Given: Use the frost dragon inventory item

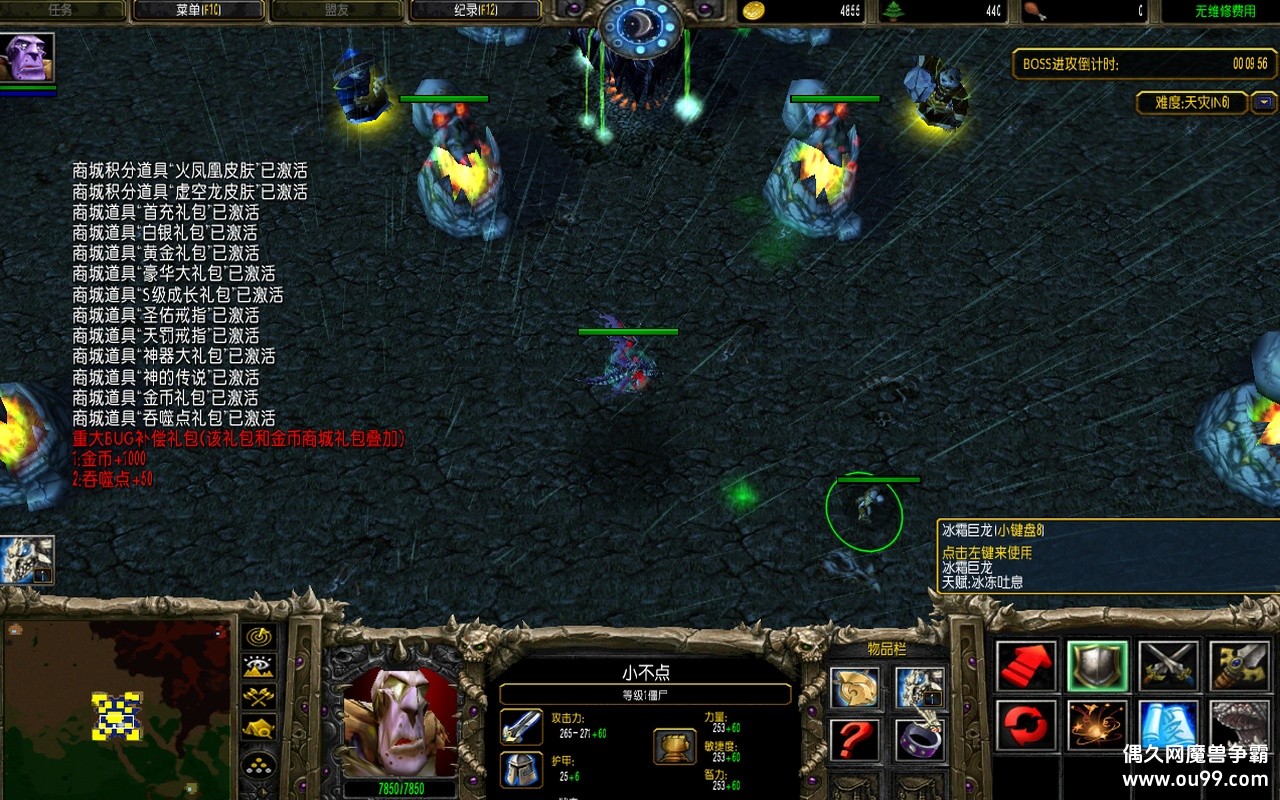Looking at the screenshot, I should pos(919,688).
